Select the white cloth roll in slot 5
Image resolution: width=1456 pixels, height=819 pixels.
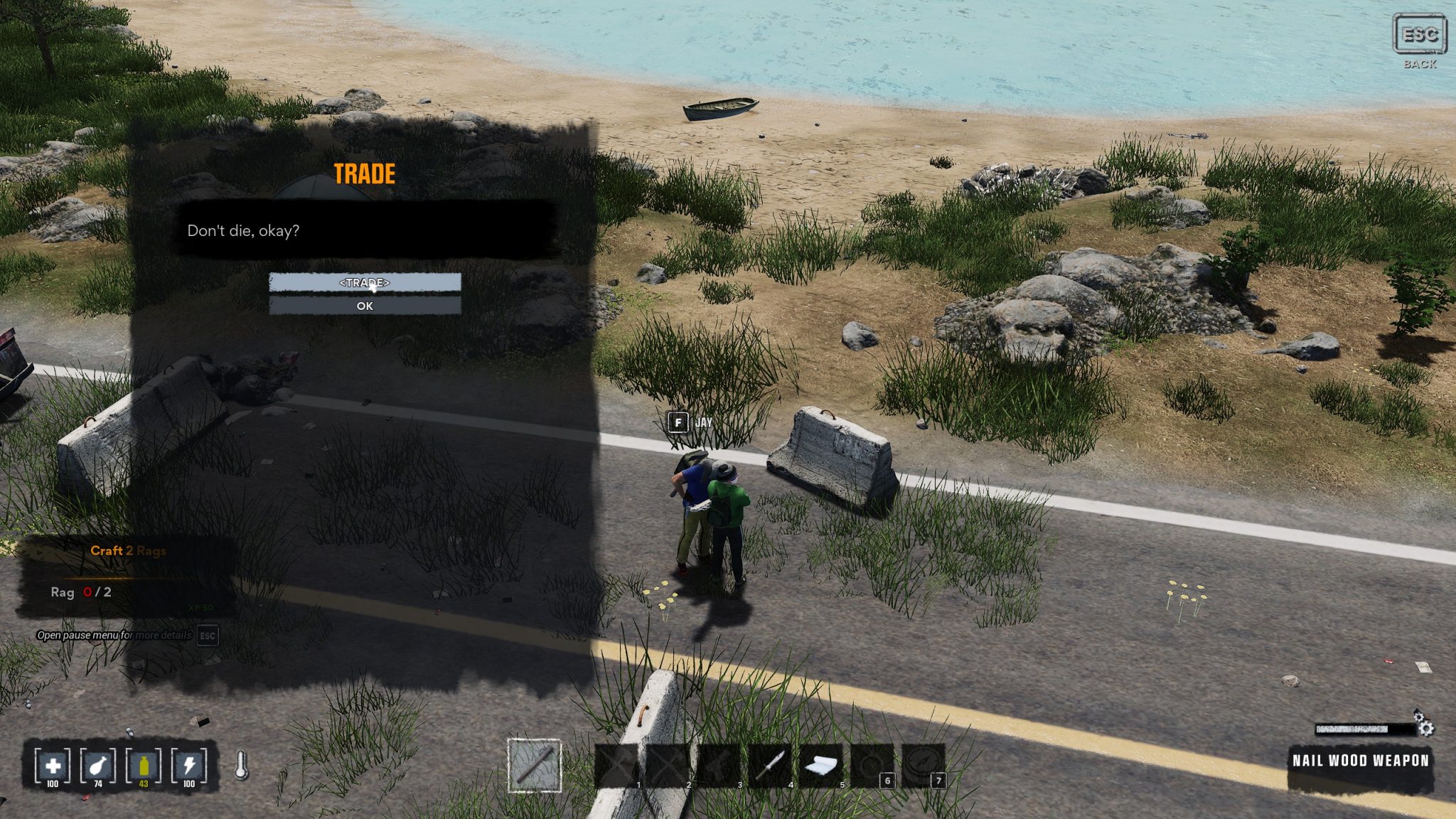pyautogui.click(x=821, y=765)
